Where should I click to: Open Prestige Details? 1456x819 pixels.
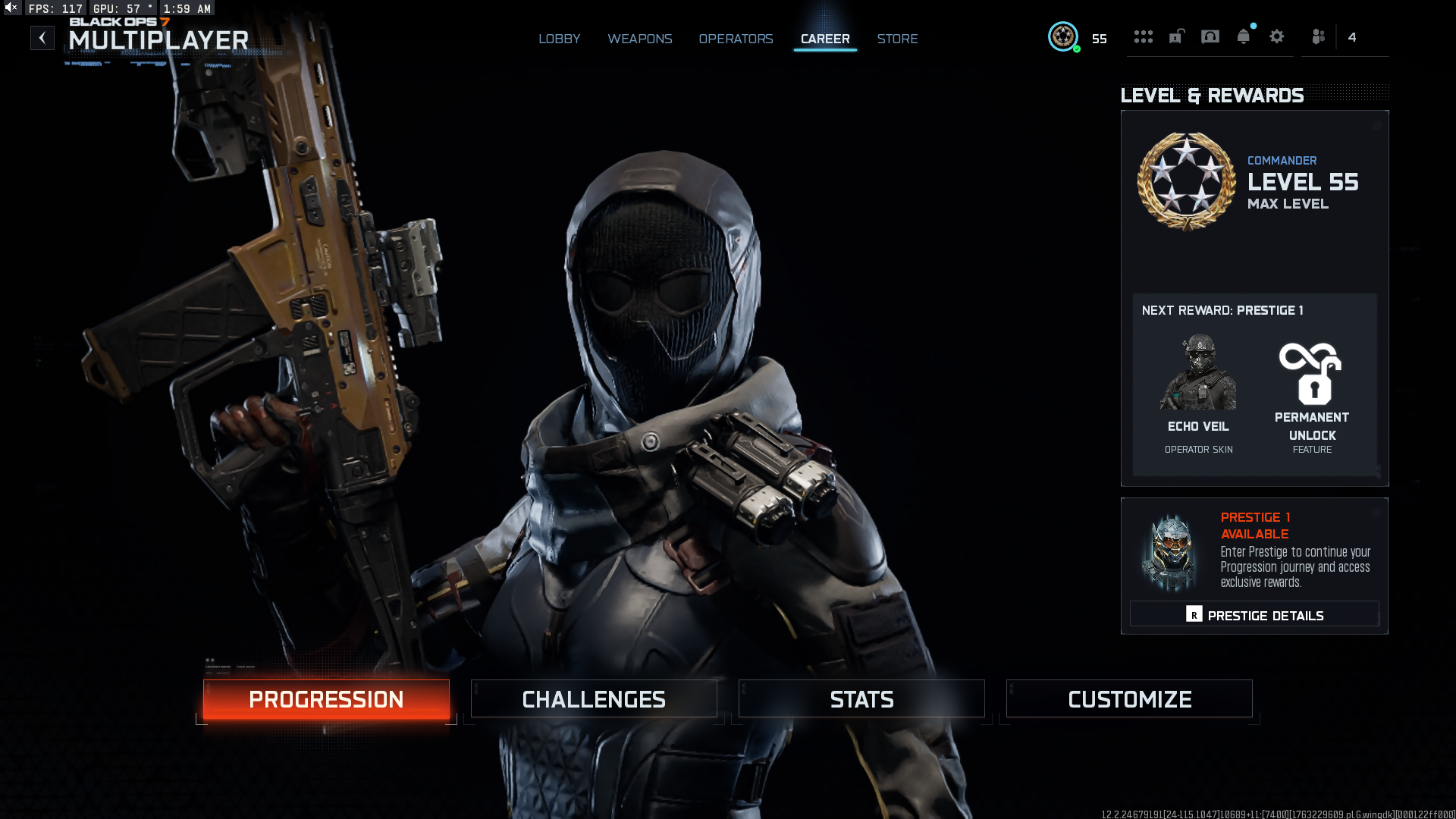[1254, 615]
